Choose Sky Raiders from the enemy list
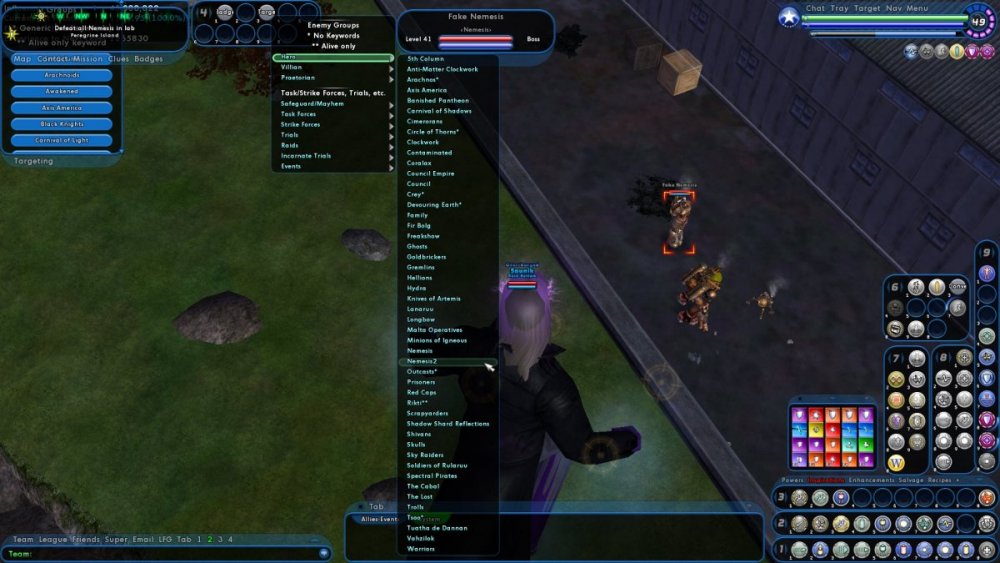This screenshot has height=563, width=1000. point(426,455)
